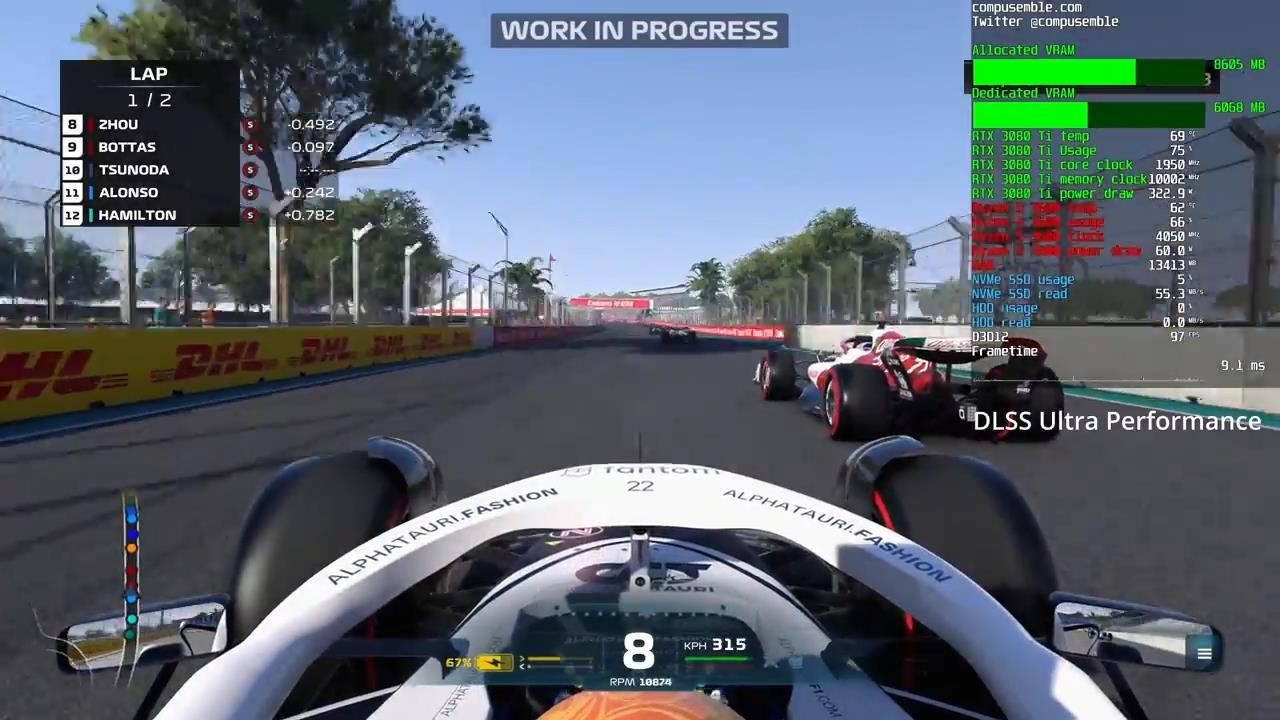Open the MFD hamburger menu icon
This screenshot has width=1280, height=720.
(1204, 653)
